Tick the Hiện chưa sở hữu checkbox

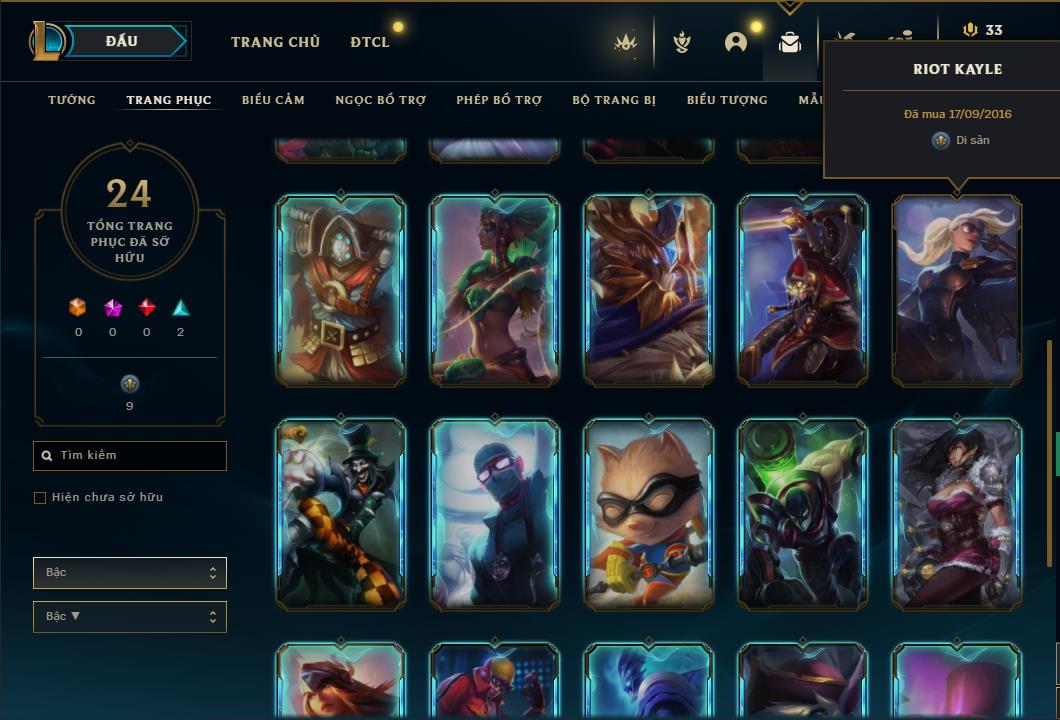tap(40, 498)
